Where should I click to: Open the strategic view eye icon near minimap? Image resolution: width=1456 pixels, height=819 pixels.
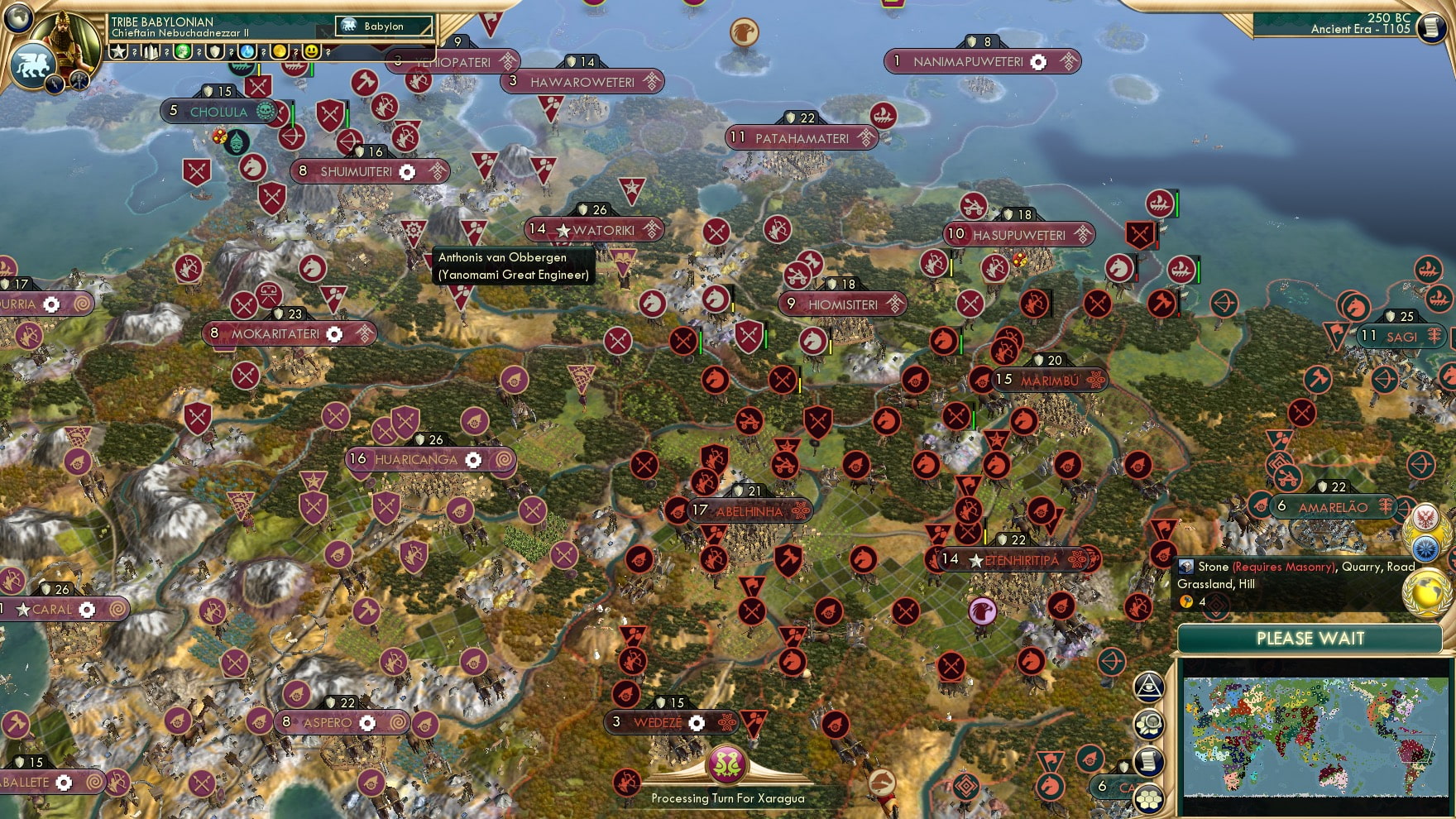pyautogui.click(x=1148, y=687)
